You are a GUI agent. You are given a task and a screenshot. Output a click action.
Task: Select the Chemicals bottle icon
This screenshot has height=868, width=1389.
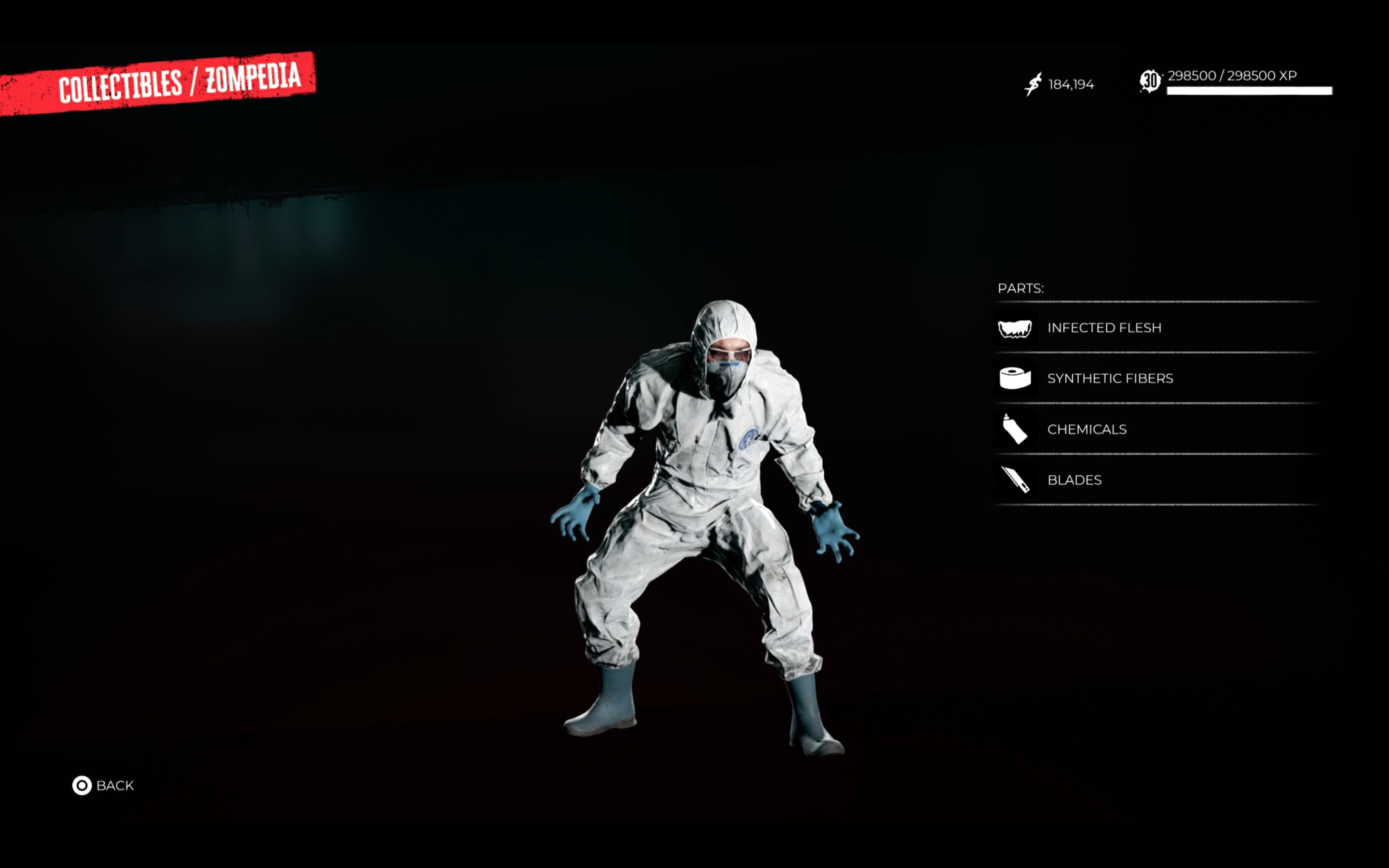click(1015, 429)
